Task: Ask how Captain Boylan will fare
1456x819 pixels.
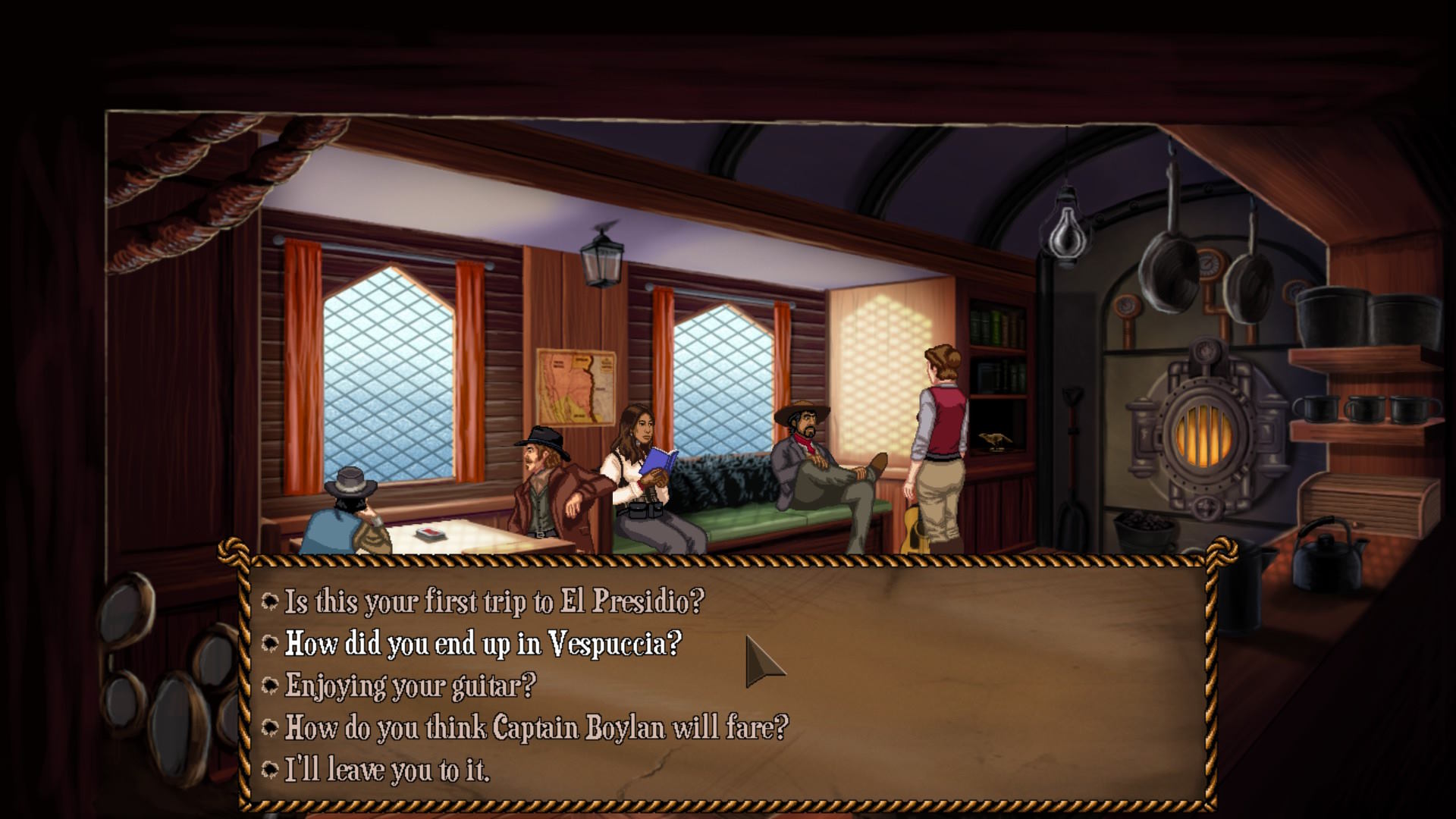Action: point(535,728)
